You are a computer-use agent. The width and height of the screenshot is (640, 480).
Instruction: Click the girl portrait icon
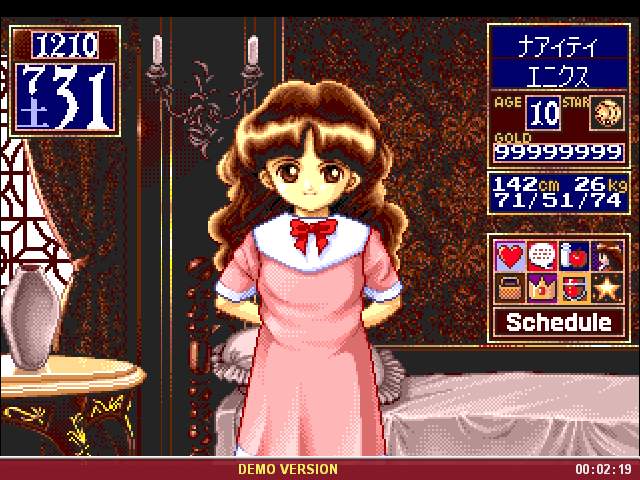[604, 257]
